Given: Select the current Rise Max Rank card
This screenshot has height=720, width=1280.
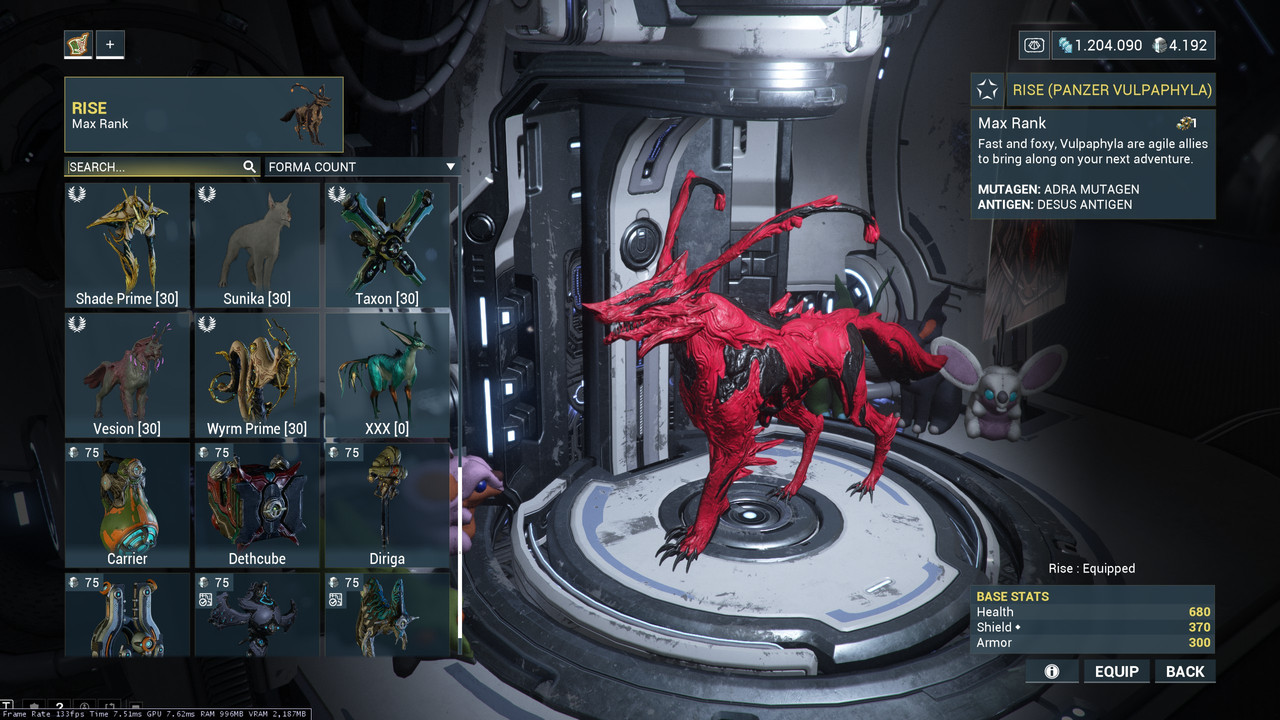Looking at the screenshot, I should click(204, 115).
